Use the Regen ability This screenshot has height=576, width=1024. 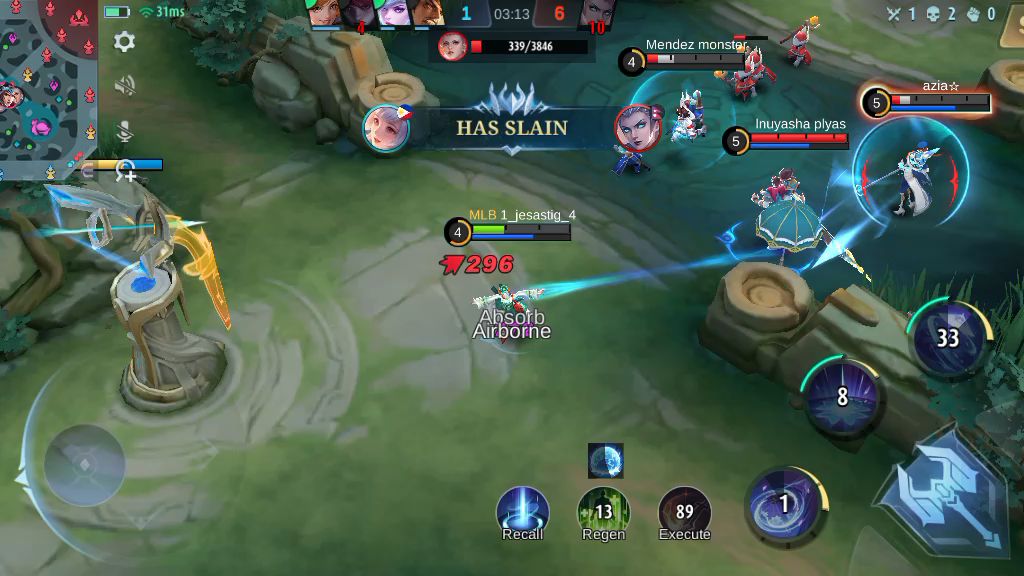click(x=603, y=511)
